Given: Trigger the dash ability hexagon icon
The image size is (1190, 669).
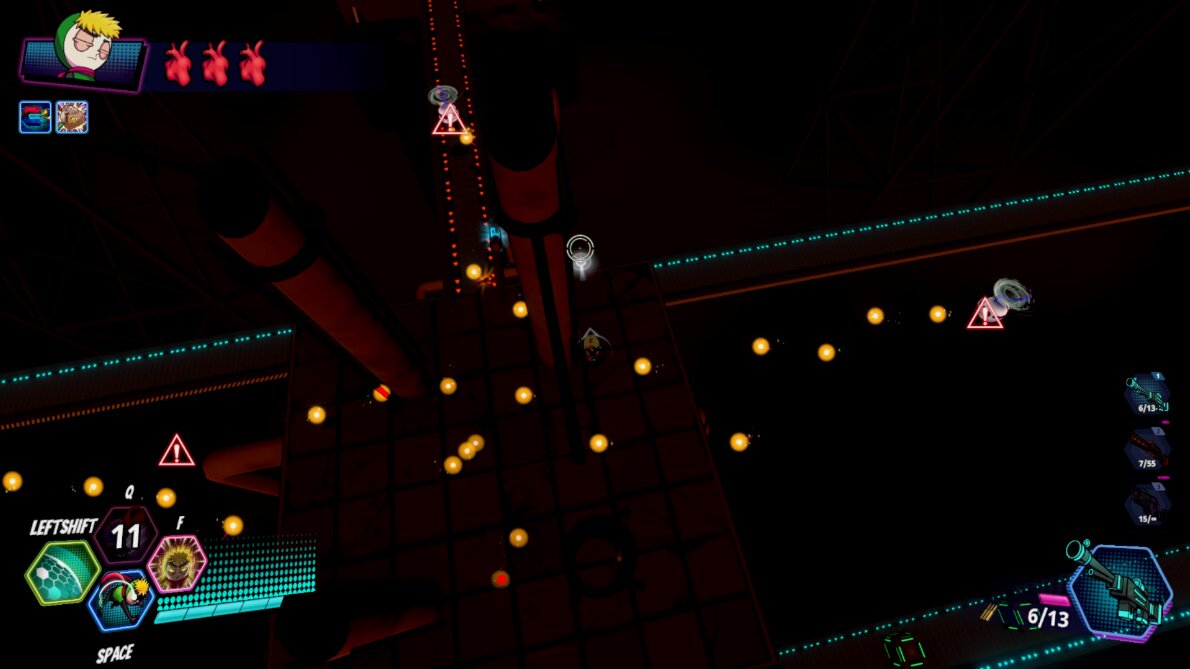Looking at the screenshot, I should pos(121,602).
